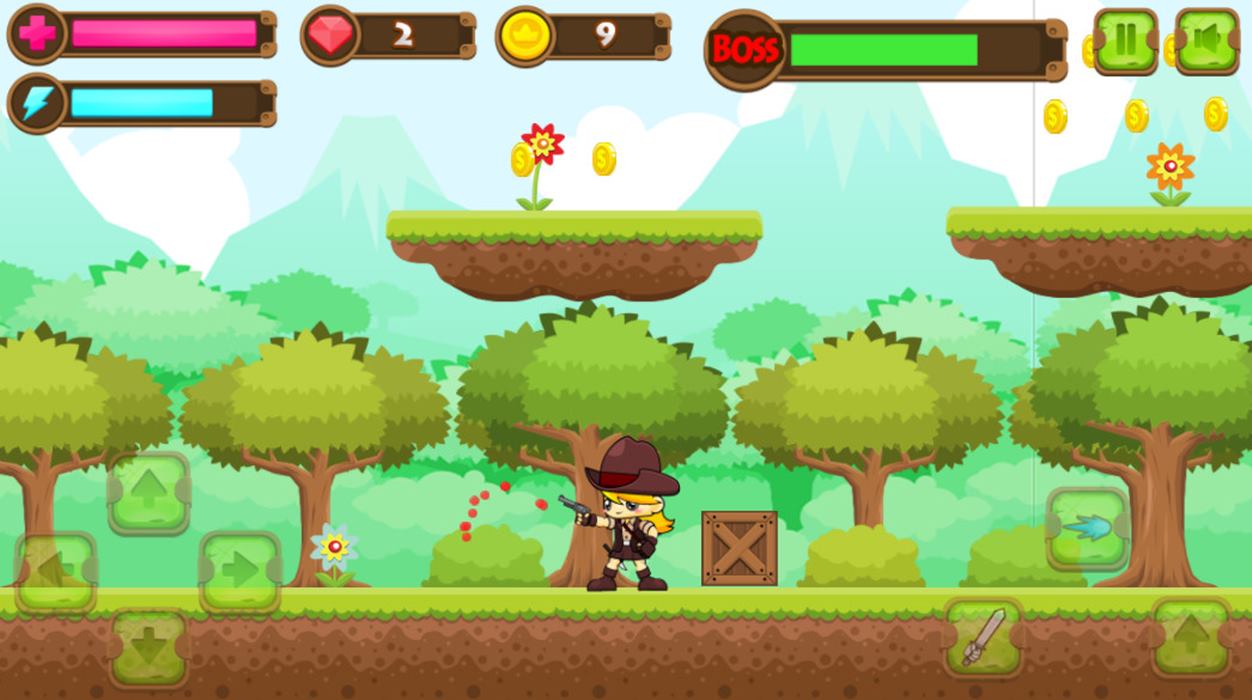Hit the up arrow beside the sword button
Viewport: 1252px width, 700px height.
coord(1191,637)
